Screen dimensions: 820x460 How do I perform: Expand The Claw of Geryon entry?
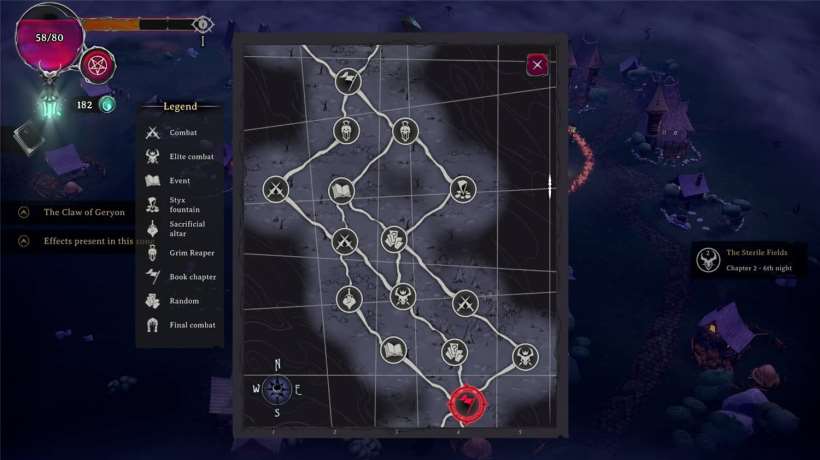coord(24,212)
